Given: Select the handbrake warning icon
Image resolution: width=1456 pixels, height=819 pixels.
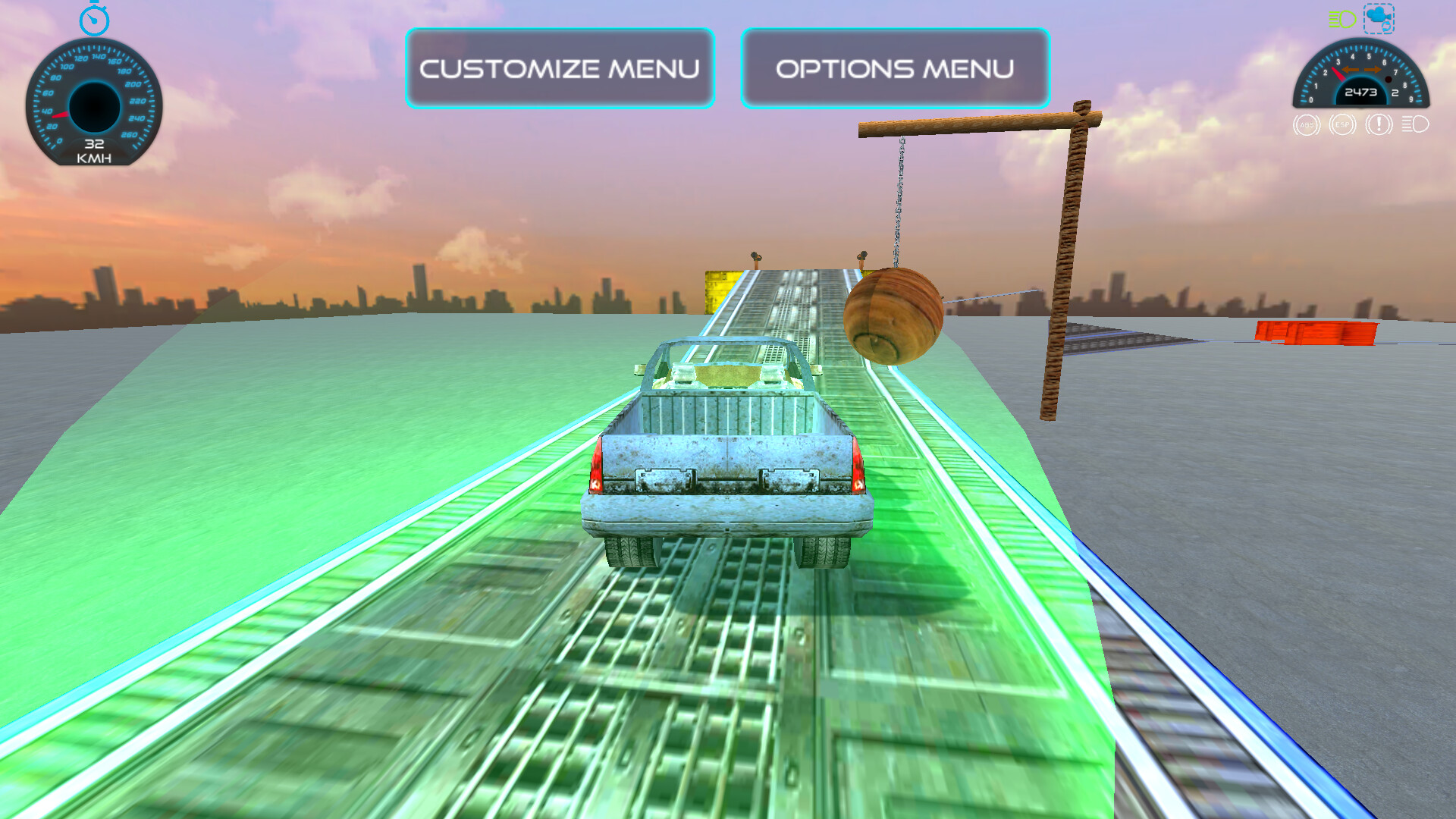Looking at the screenshot, I should point(1378,125).
